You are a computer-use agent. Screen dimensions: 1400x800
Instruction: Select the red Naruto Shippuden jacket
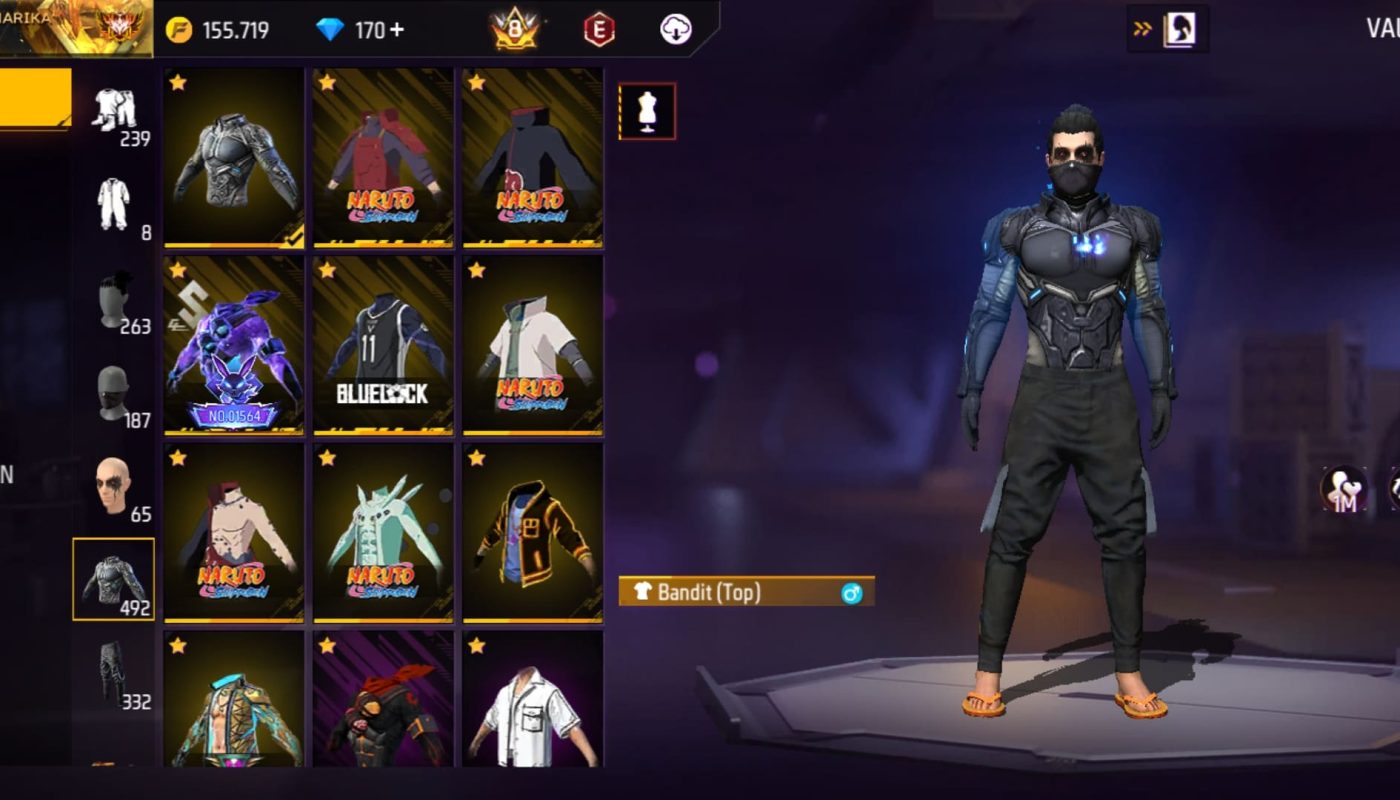[x=383, y=157]
